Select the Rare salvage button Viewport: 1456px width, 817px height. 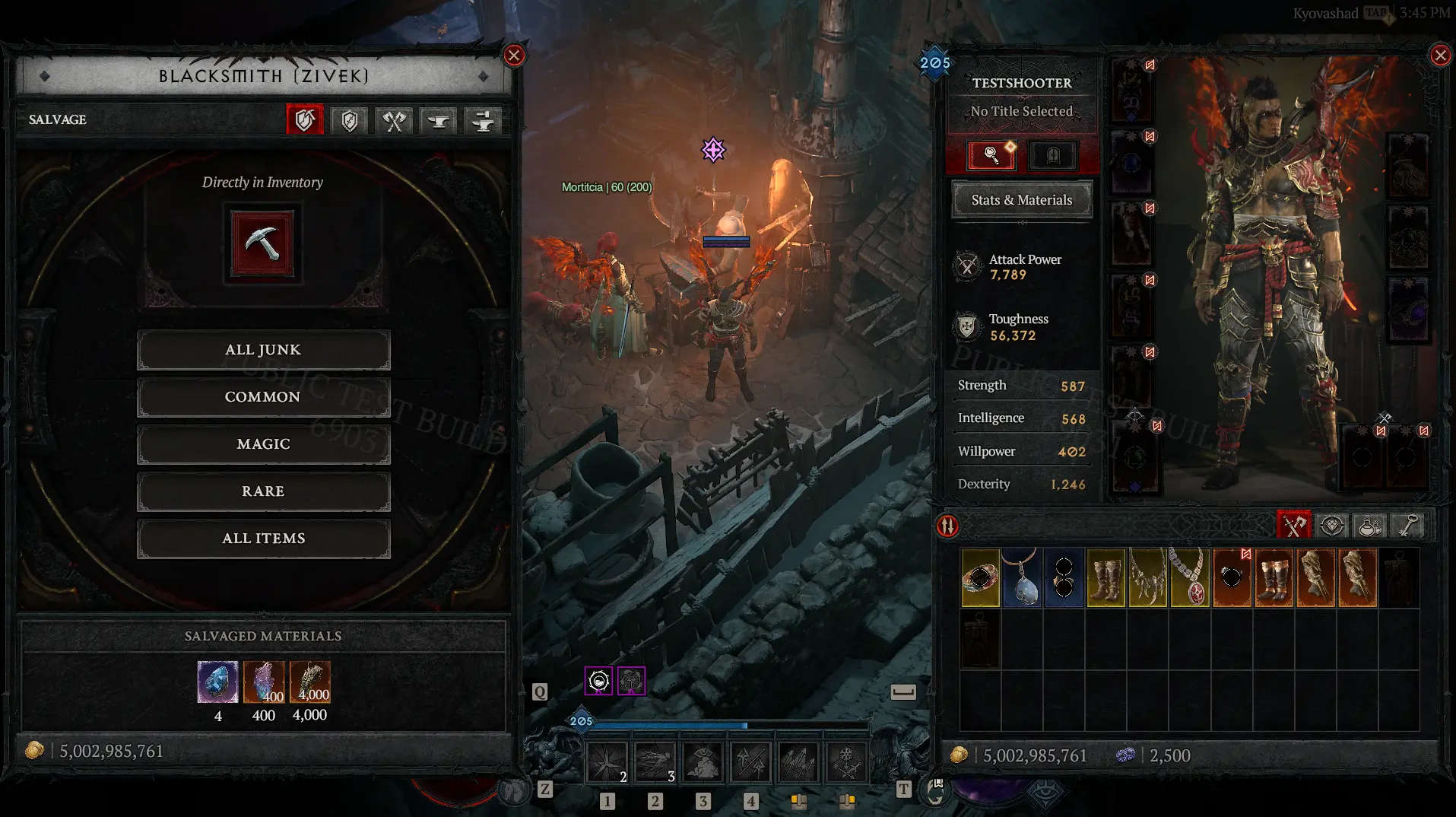263,491
